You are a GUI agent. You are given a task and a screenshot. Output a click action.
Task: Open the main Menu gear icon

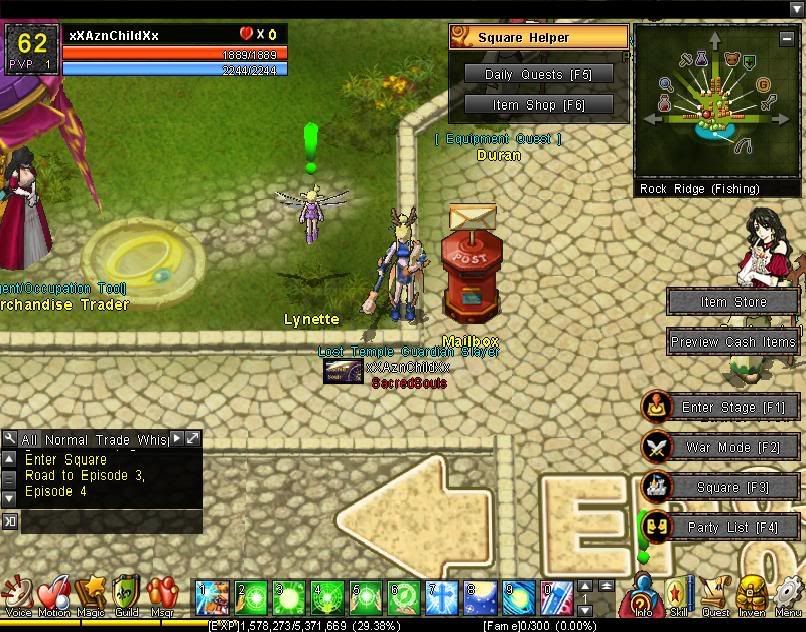(787, 596)
